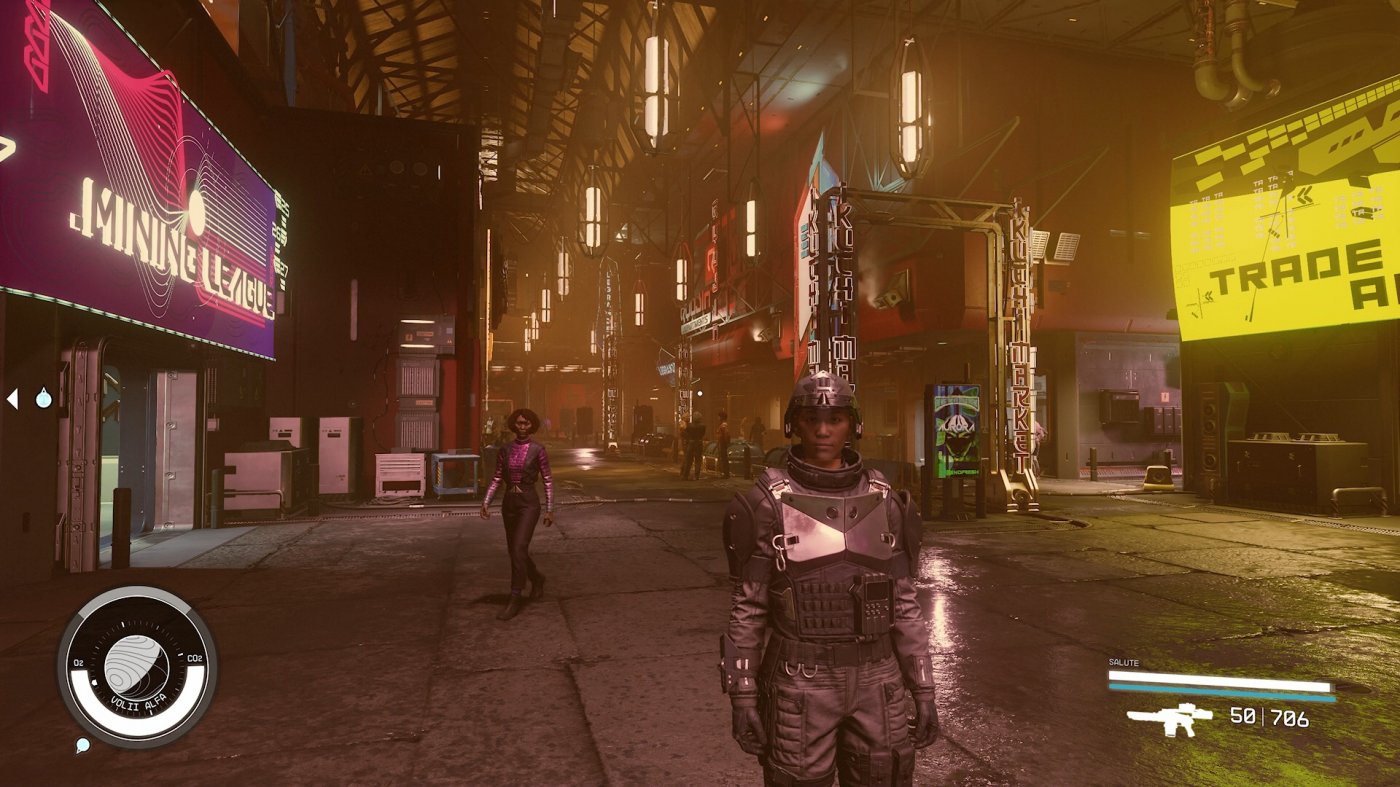The height and width of the screenshot is (787, 1400).
Task: Click the blue quest objective marker
Action: click(x=43, y=399)
